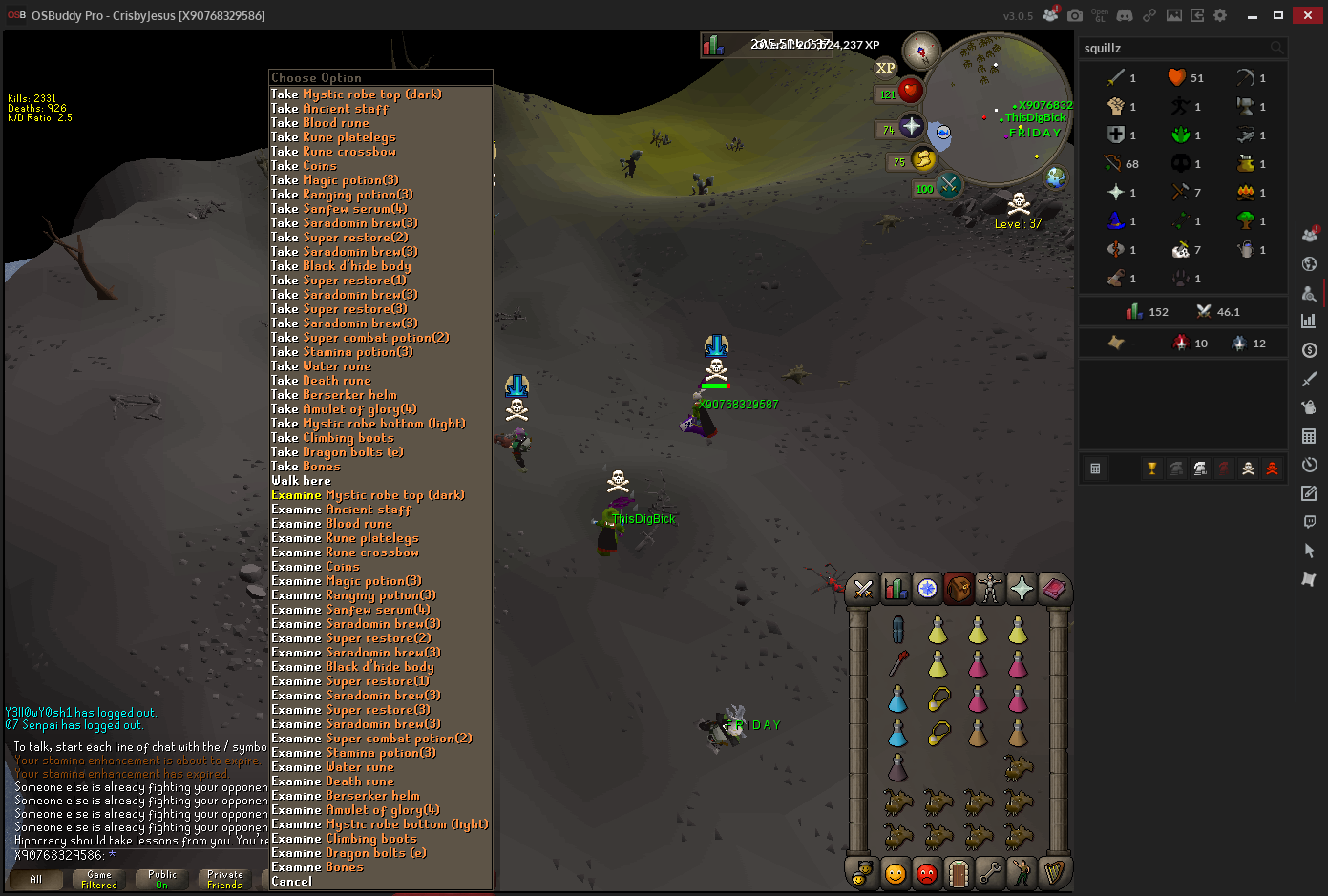Pick Take Berserker helm entry
1328x896 pixels.
point(348,395)
